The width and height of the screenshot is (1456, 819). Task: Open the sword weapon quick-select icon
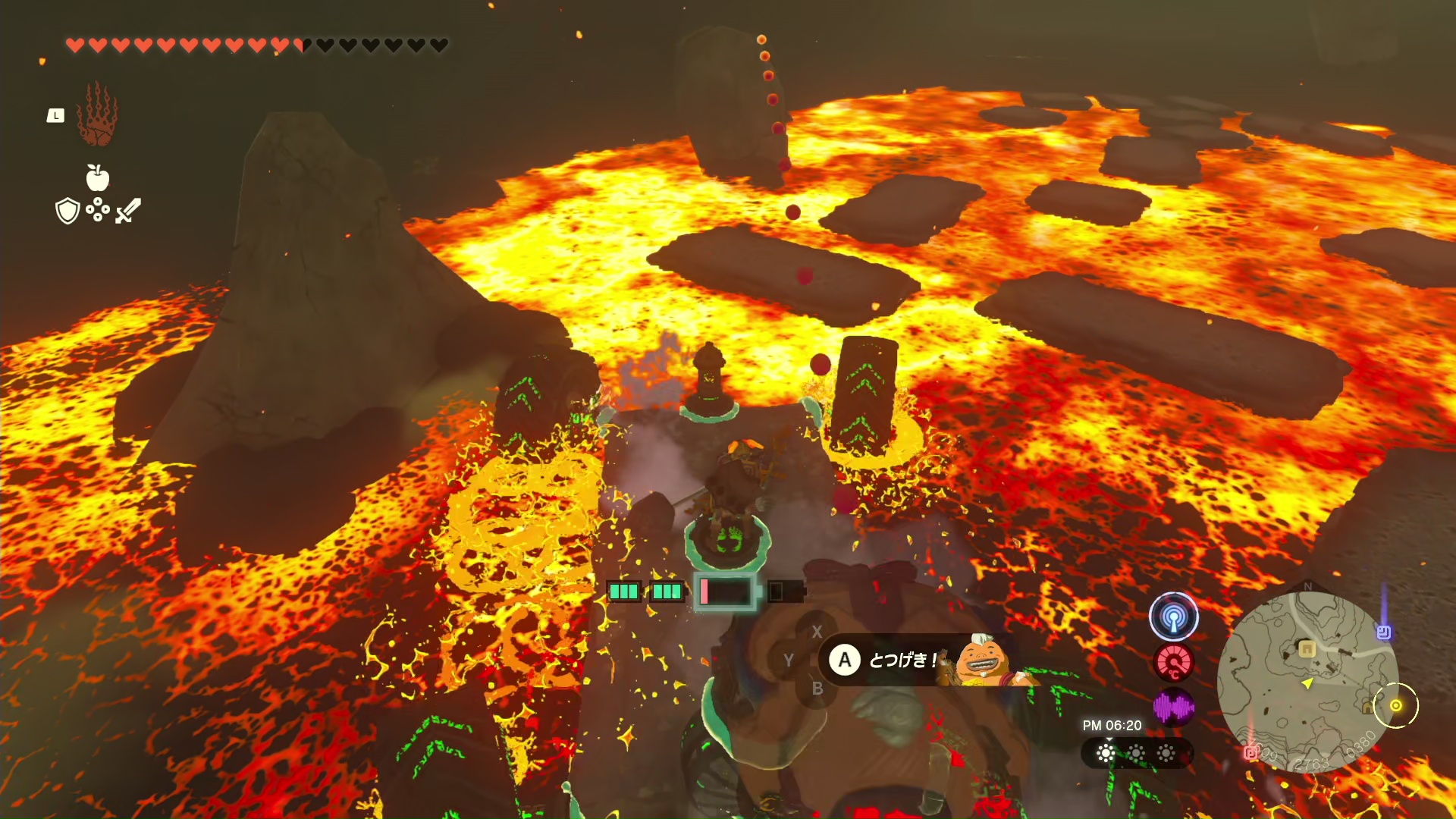pos(128,210)
